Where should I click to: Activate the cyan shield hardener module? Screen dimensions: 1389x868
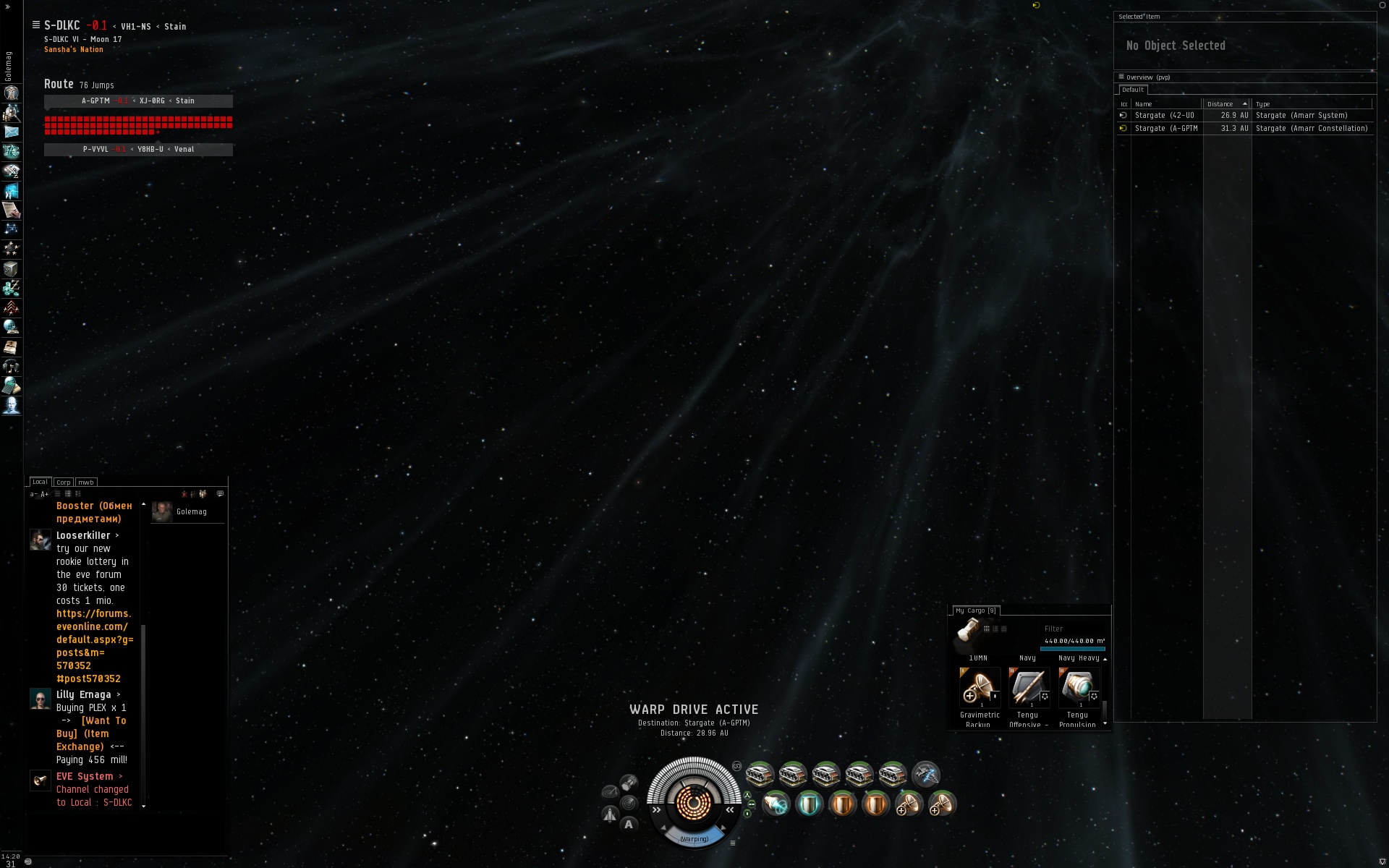coord(810,804)
